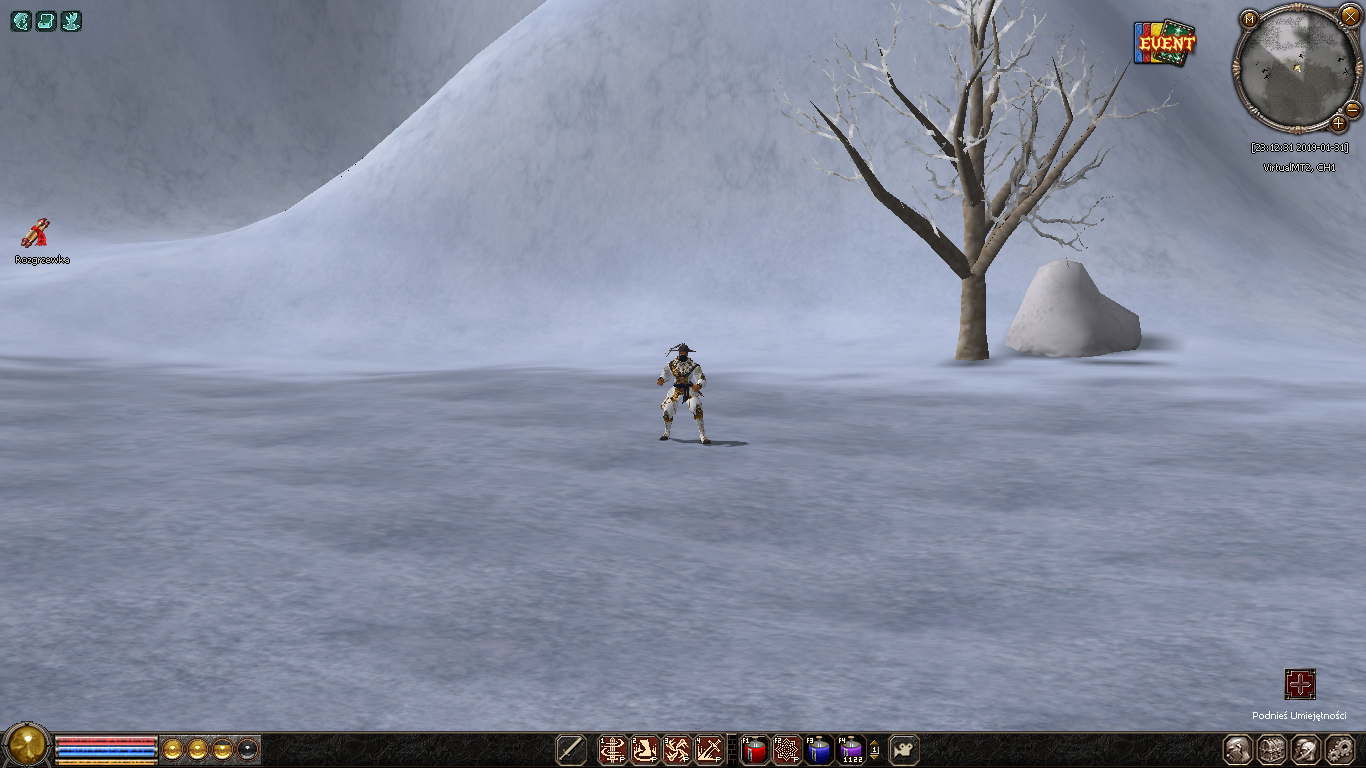The width and height of the screenshot is (1366, 768).
Task: Open the round gold emblem at bottom-left
Action: point(27,745)
